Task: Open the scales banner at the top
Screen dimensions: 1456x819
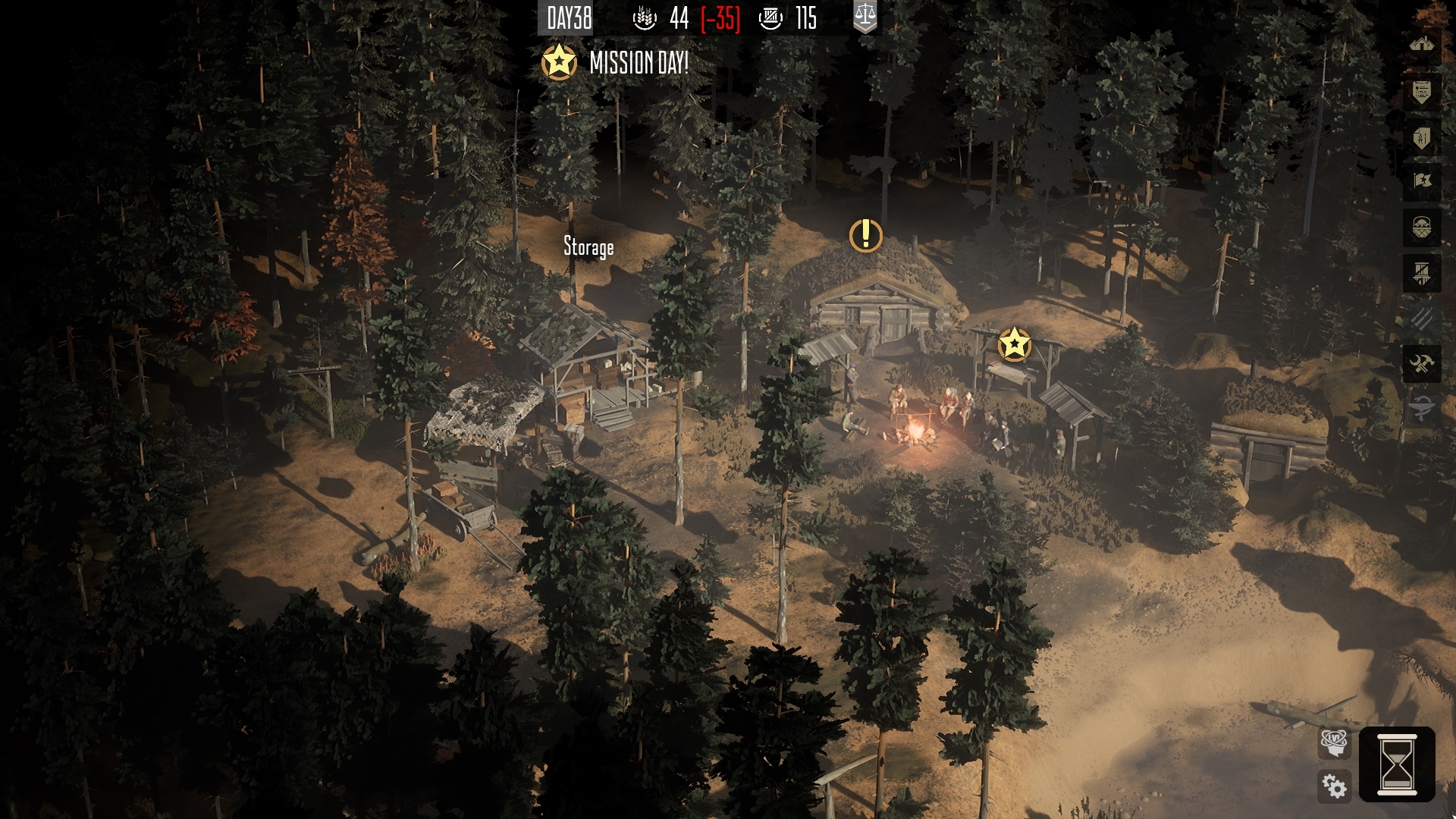Action: tap(864, 17)
